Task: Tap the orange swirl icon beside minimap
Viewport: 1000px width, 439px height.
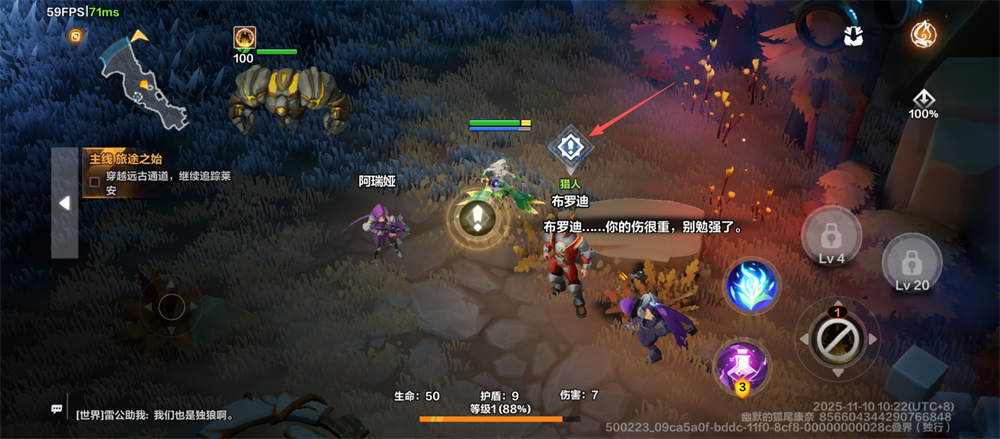Action: 75,35
